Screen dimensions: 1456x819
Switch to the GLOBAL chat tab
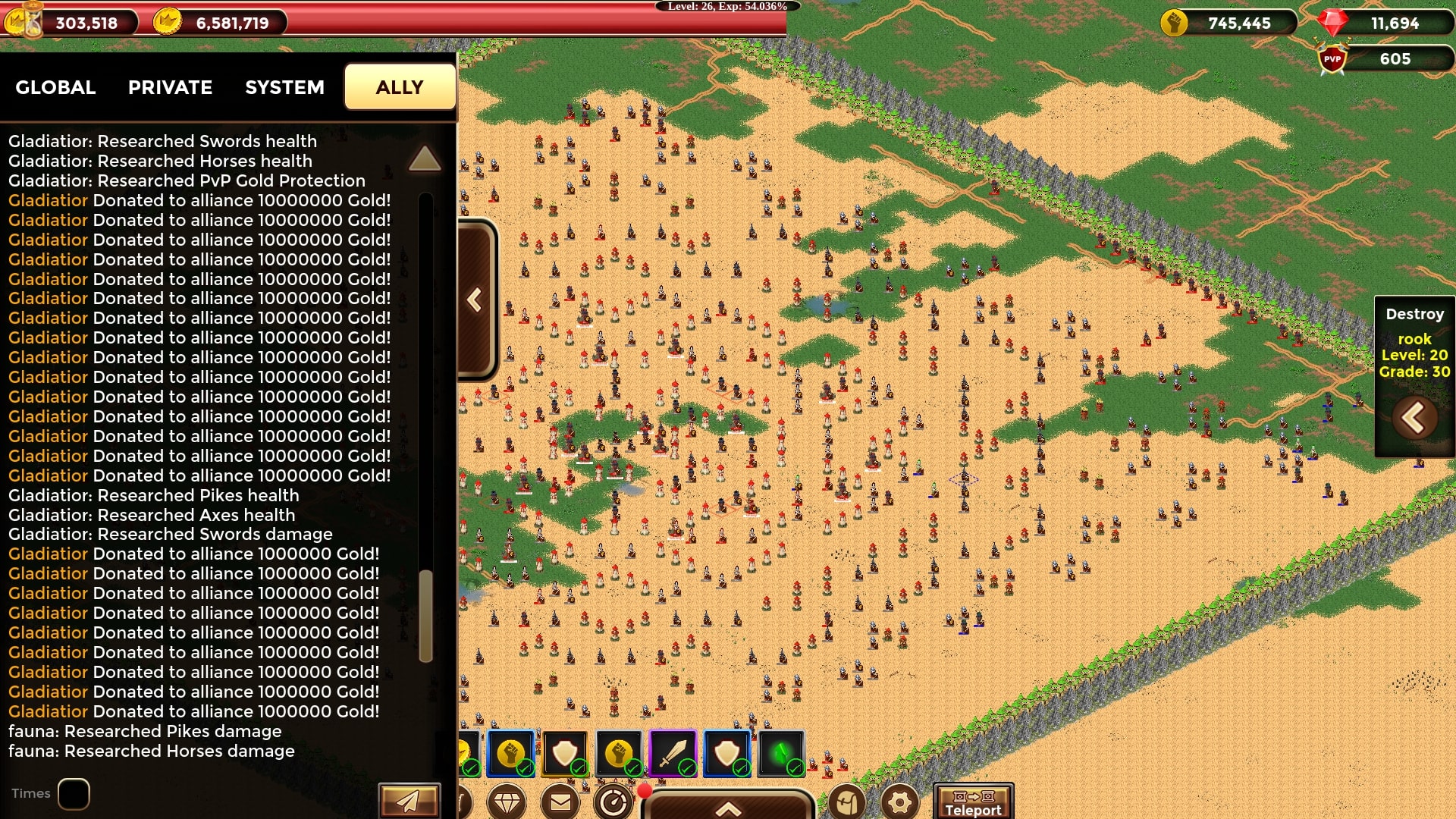(55, 87)
